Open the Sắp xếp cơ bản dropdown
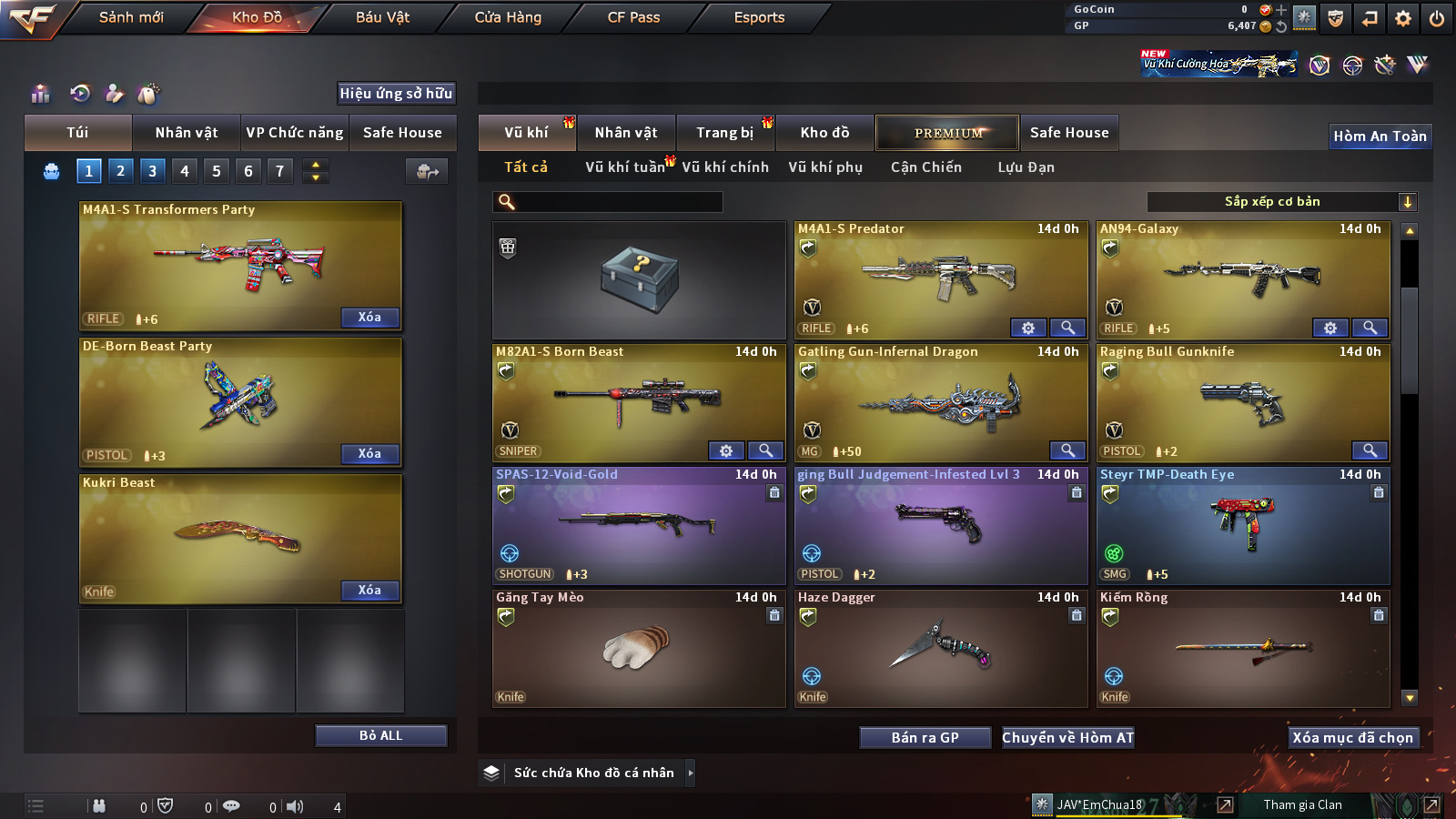 click(x=1281, y=202)
